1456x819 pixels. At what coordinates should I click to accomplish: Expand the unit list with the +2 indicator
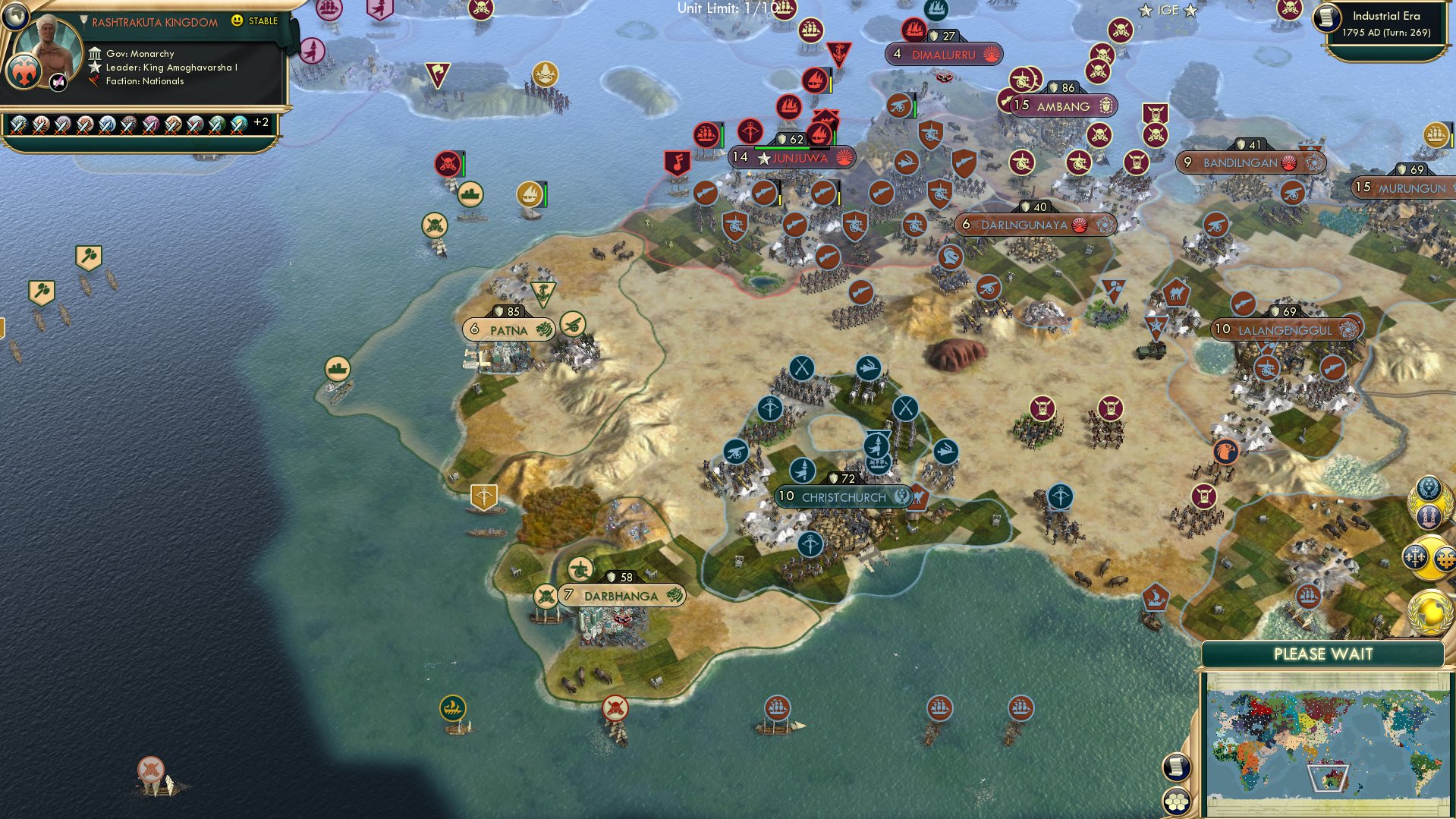pos(261,121)
